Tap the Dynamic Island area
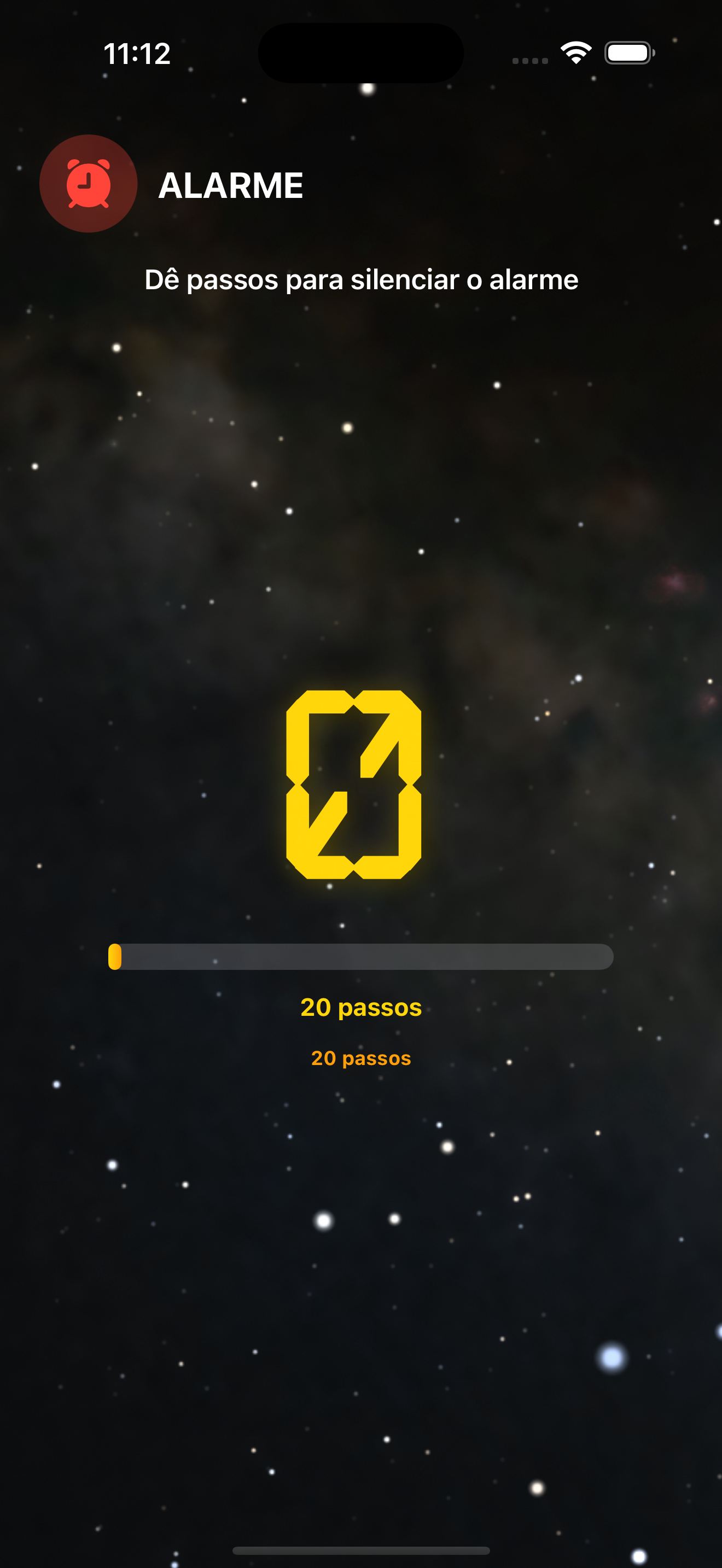Image resolution: width=722 pixels, height=1568 pixels. coord(360,53)
